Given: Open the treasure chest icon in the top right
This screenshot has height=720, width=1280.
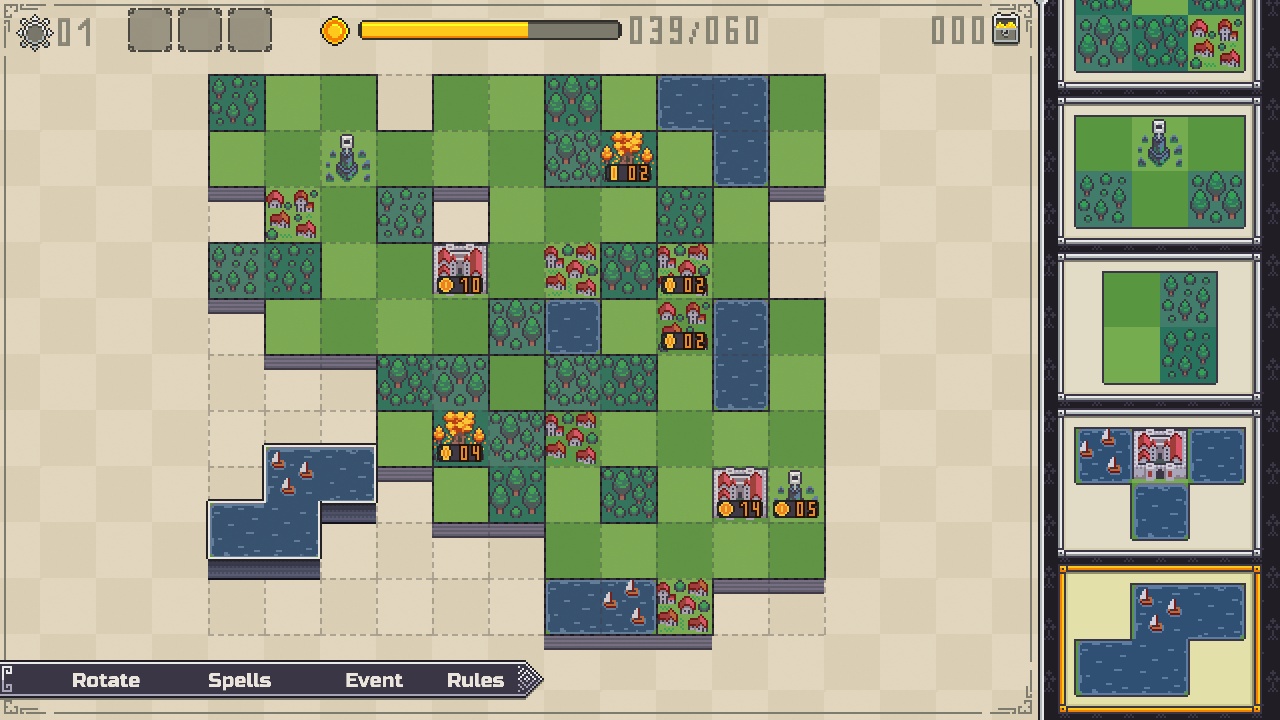Looking at the screenshot, I should tap(1007, 31).
